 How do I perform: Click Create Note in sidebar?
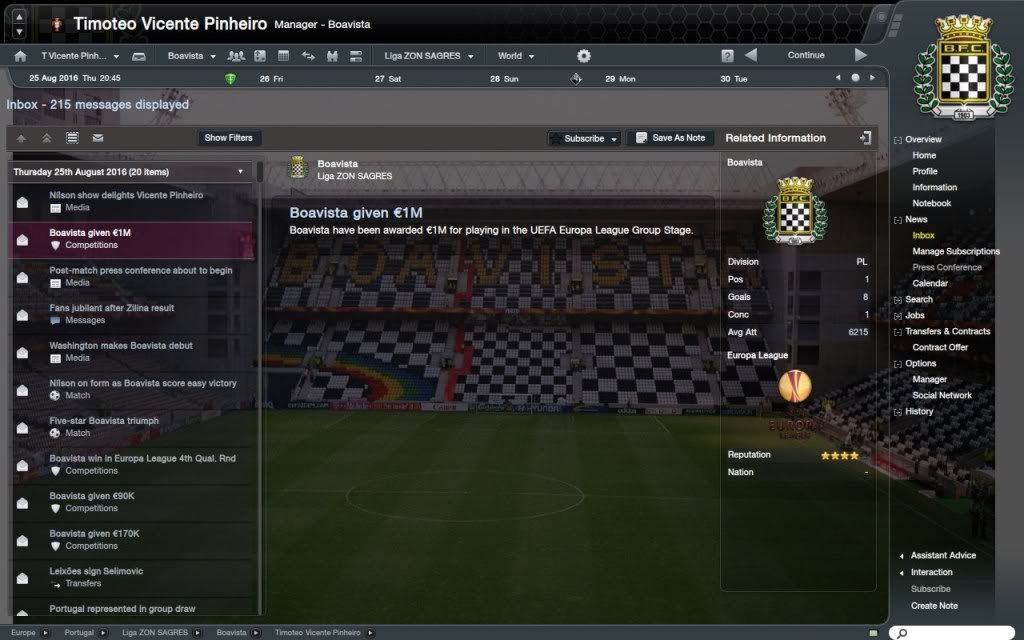(x=934, y=605)
